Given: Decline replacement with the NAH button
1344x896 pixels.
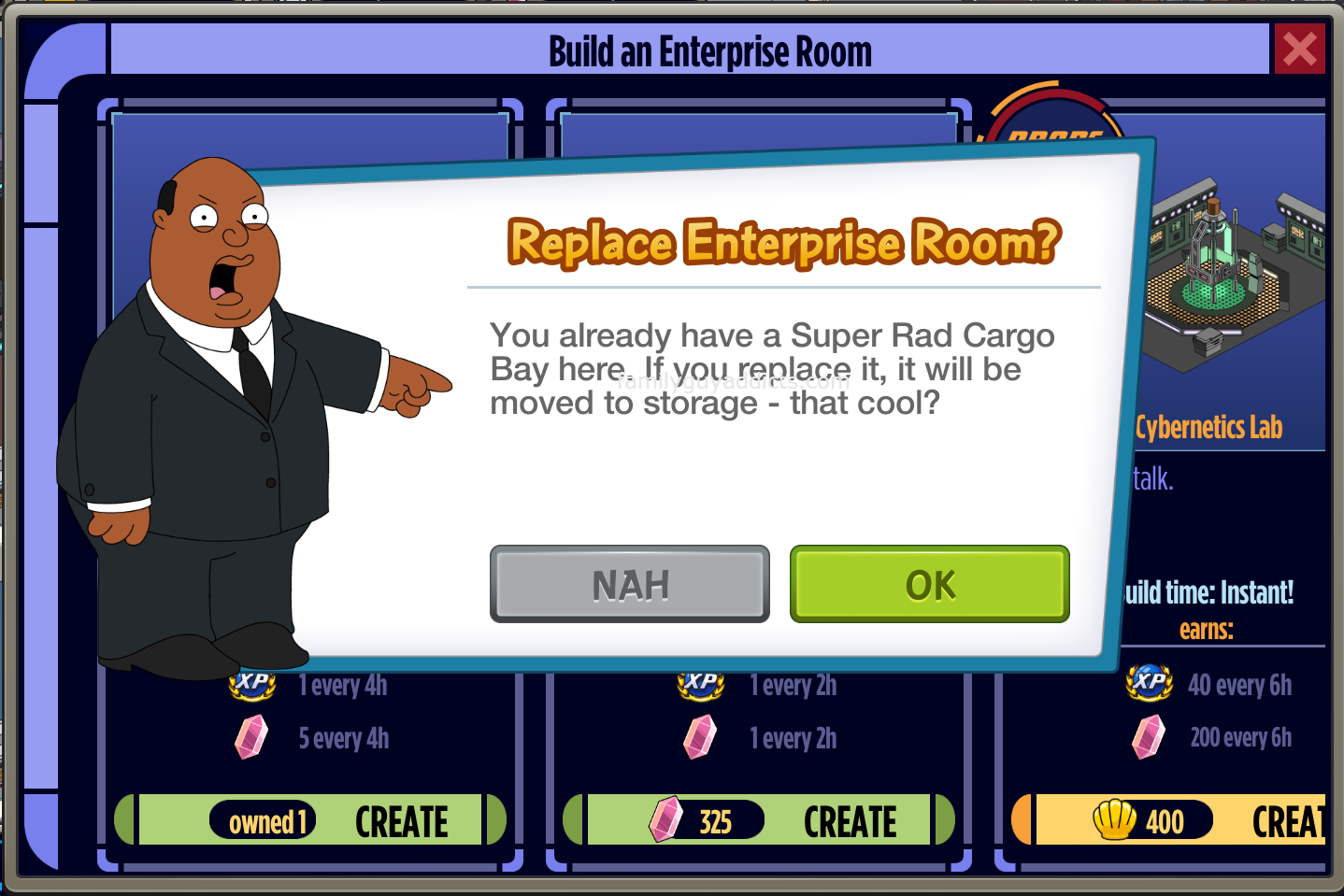Looking at the screenshot, I should pos(629,585).
